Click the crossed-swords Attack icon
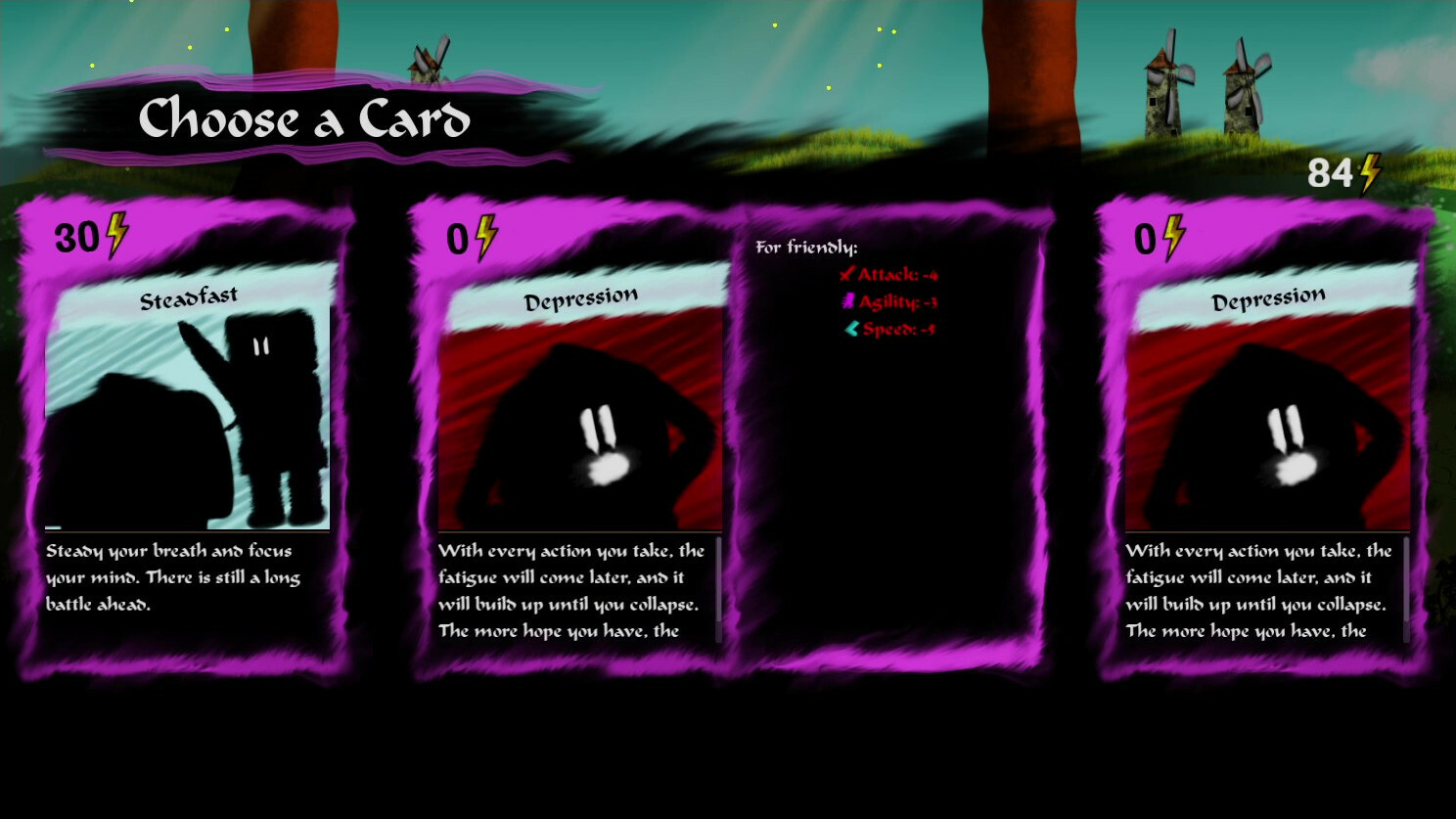1456x819 pixels. (x=847, y=276)
